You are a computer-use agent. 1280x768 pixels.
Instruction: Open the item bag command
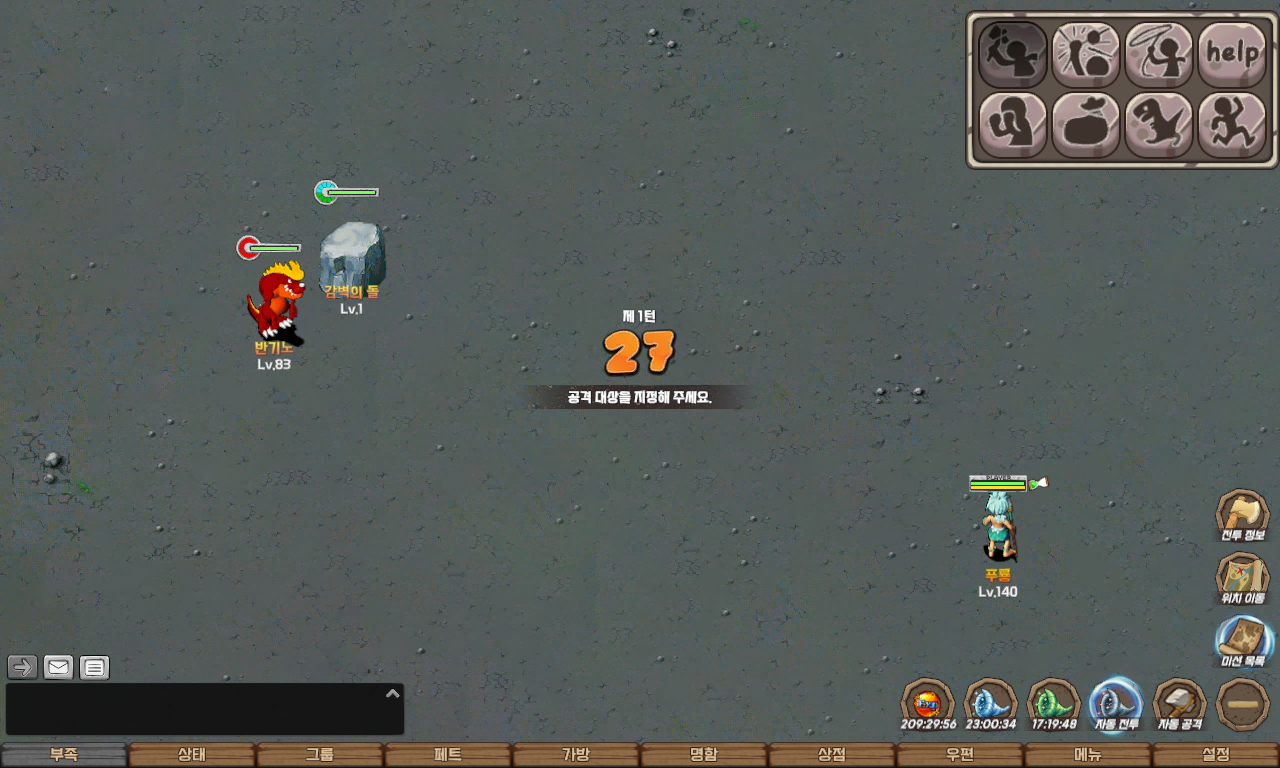click(1085, 125)
